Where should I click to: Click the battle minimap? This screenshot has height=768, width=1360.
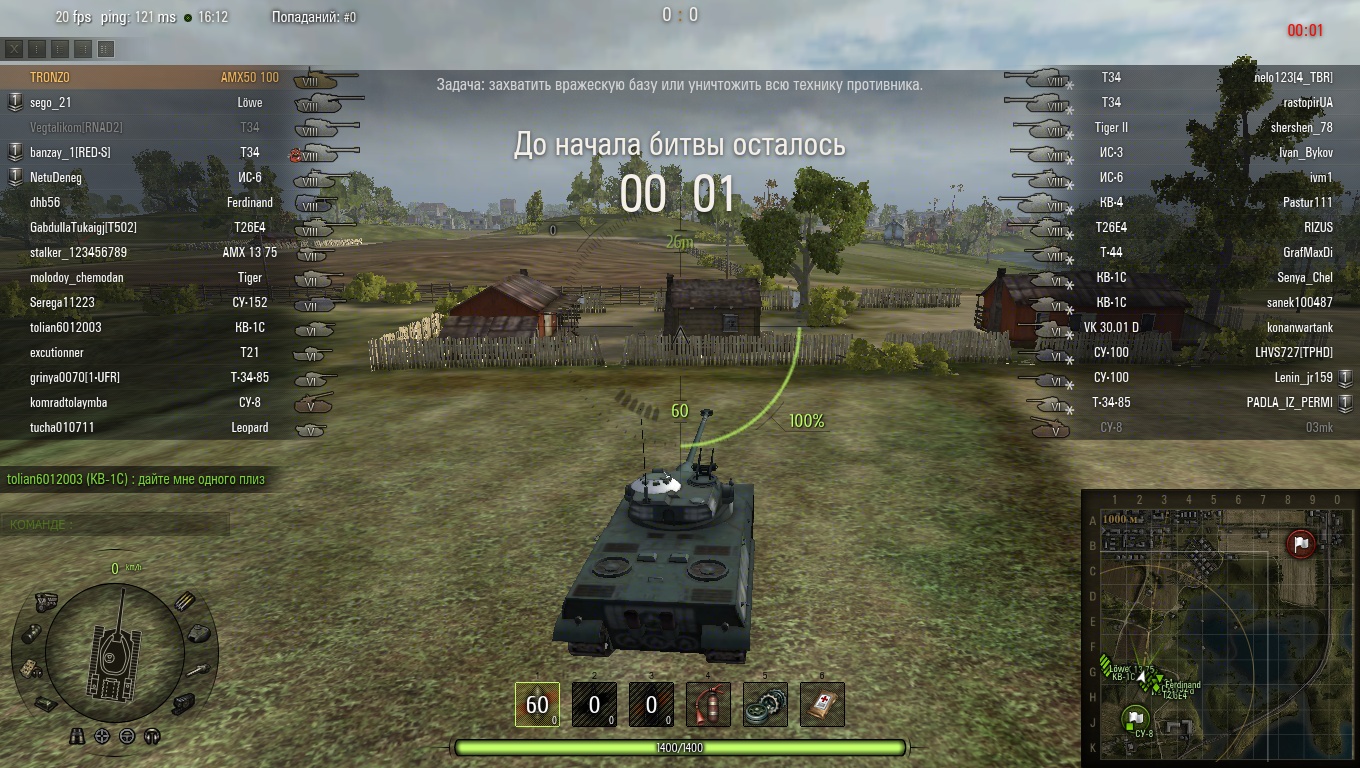1218,628
